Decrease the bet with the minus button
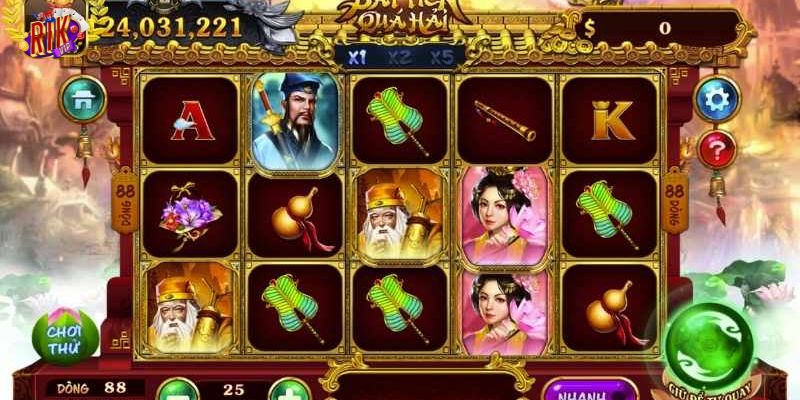The height and width of the screenshot is (400, 800). point(175,388)
